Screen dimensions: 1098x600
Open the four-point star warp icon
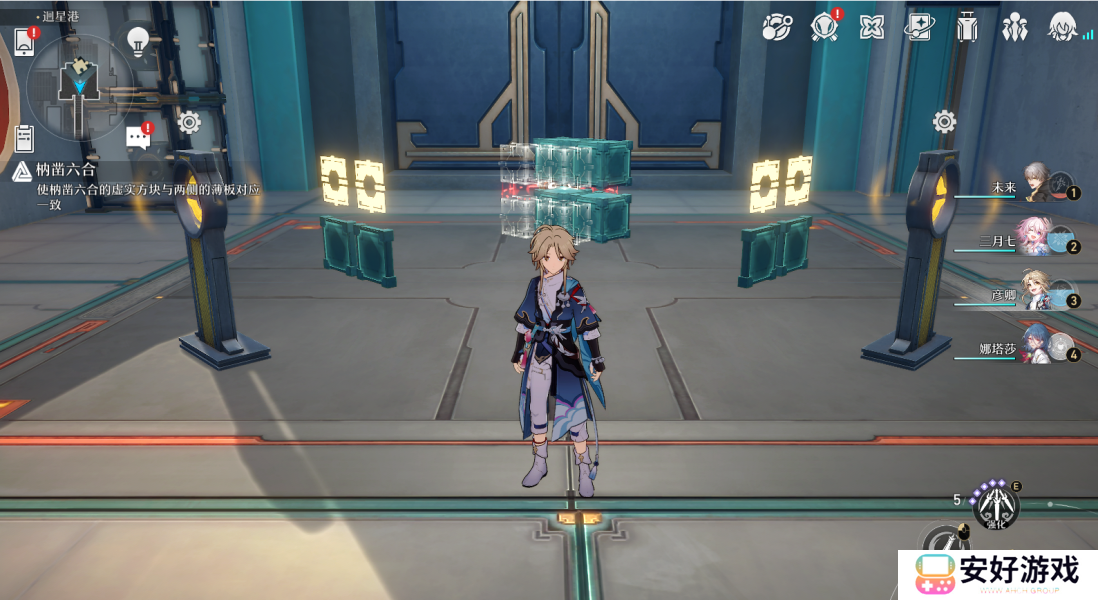point(872,27)
